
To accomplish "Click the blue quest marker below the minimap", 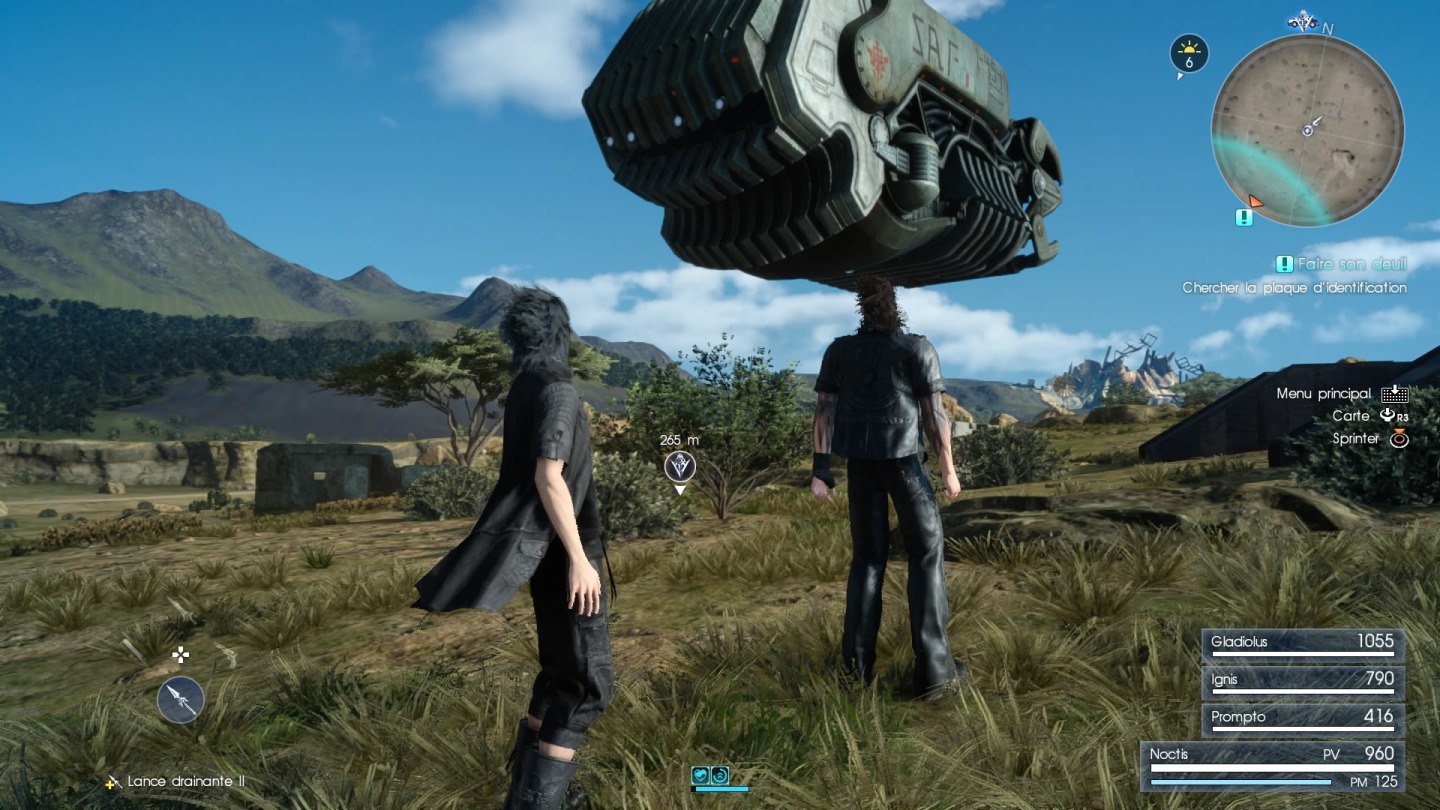I will (x=1243, y=217).
